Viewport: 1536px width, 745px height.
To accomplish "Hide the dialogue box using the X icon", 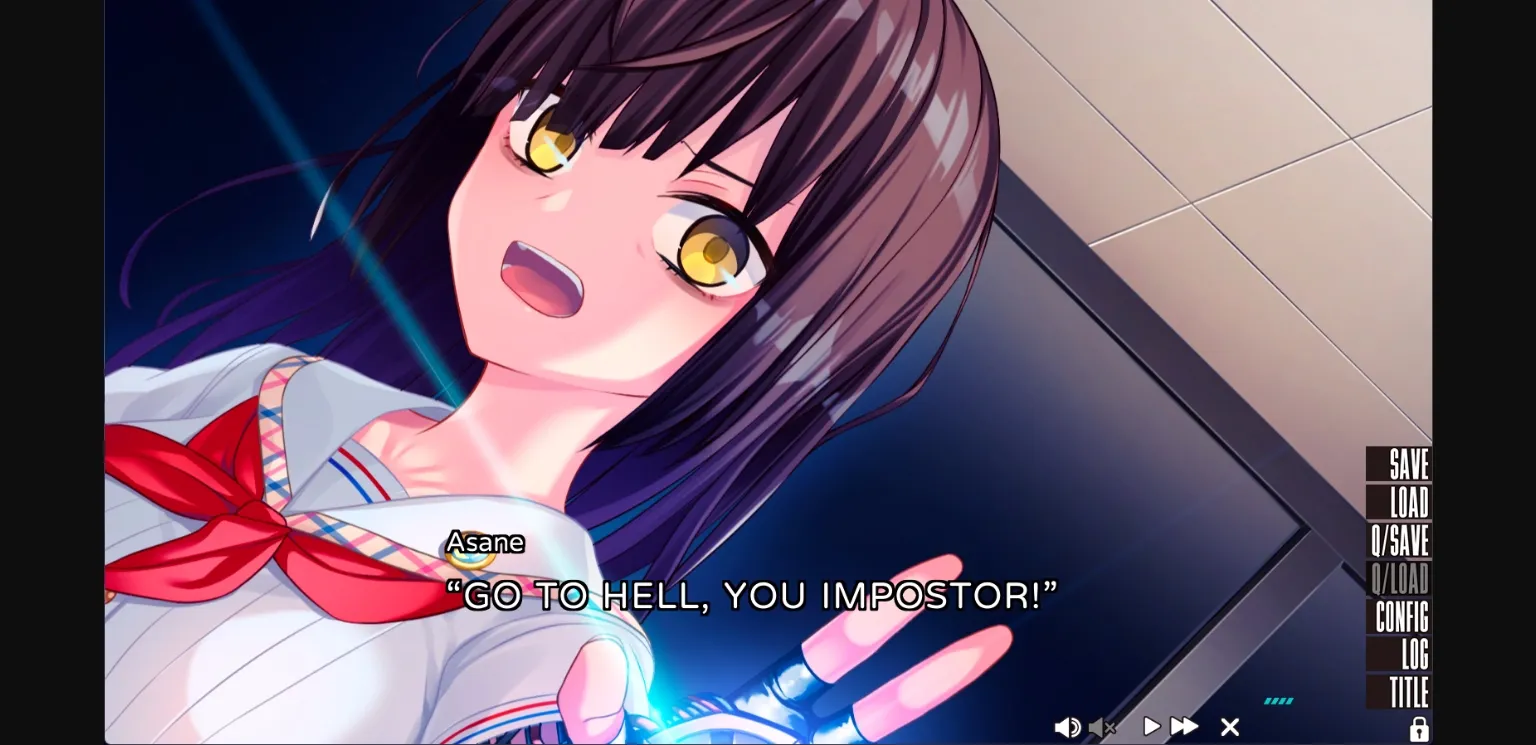I will [1229, 727].
